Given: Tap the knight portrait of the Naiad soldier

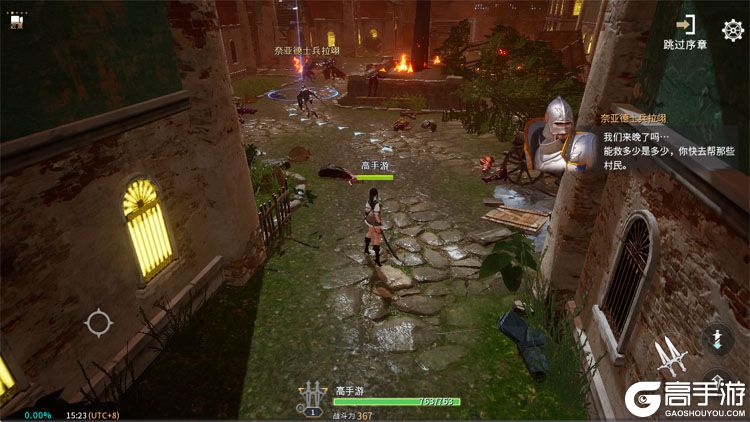Looking at the screenshot, I should click(x=555, y=135).
